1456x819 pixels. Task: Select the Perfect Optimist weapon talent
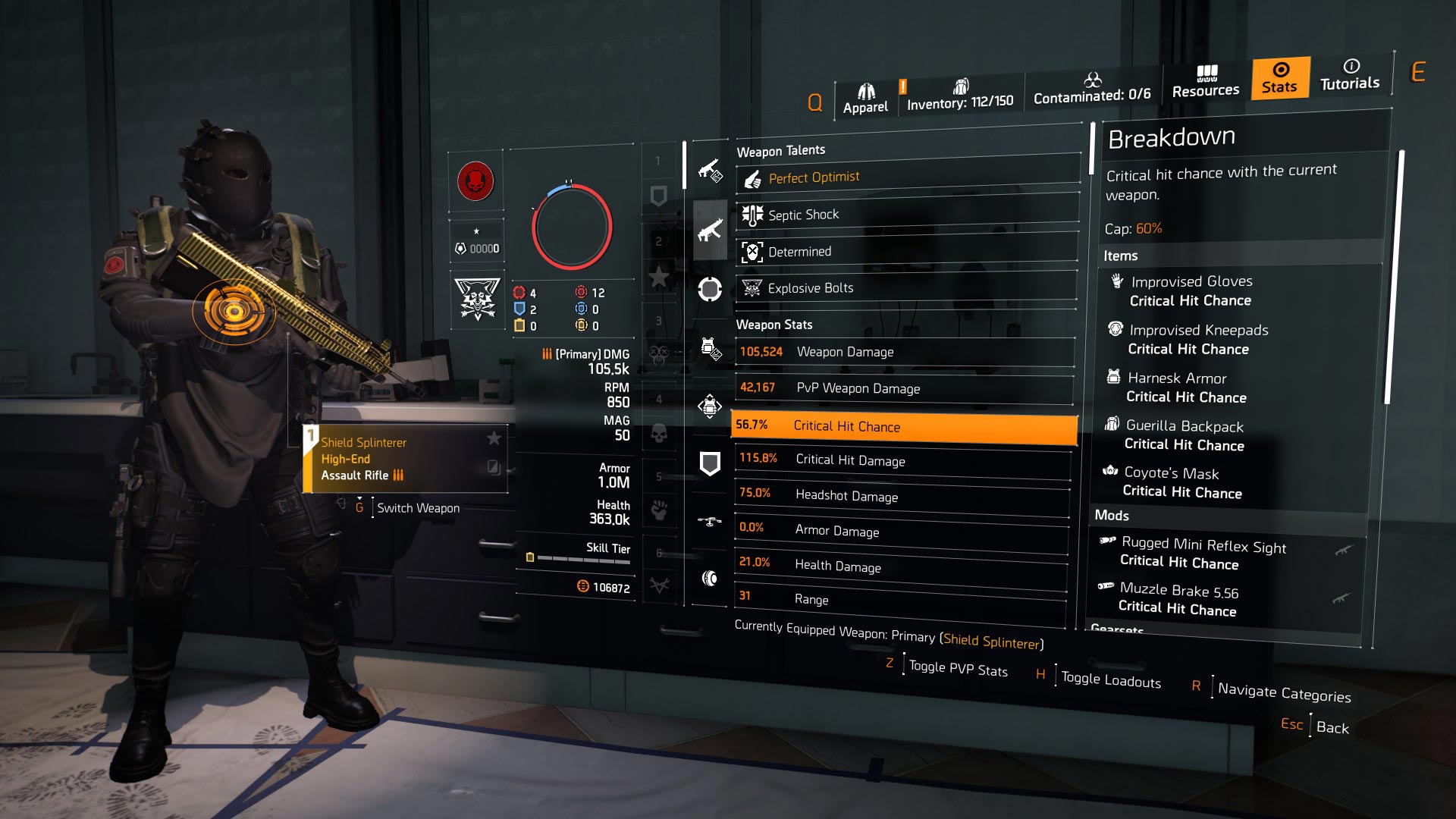coord(907,178)
